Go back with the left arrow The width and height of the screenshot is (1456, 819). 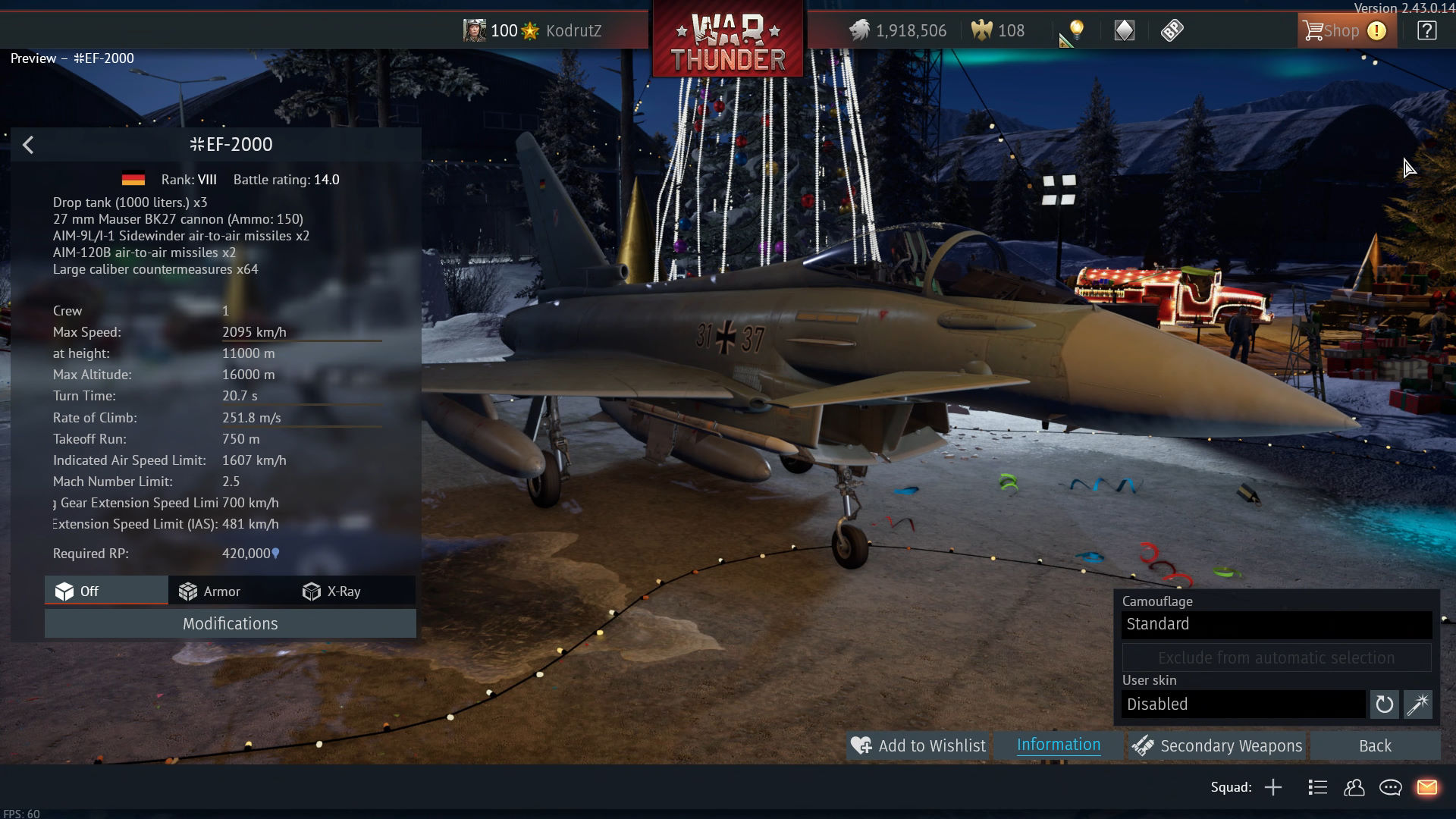[x=28, y=145]
